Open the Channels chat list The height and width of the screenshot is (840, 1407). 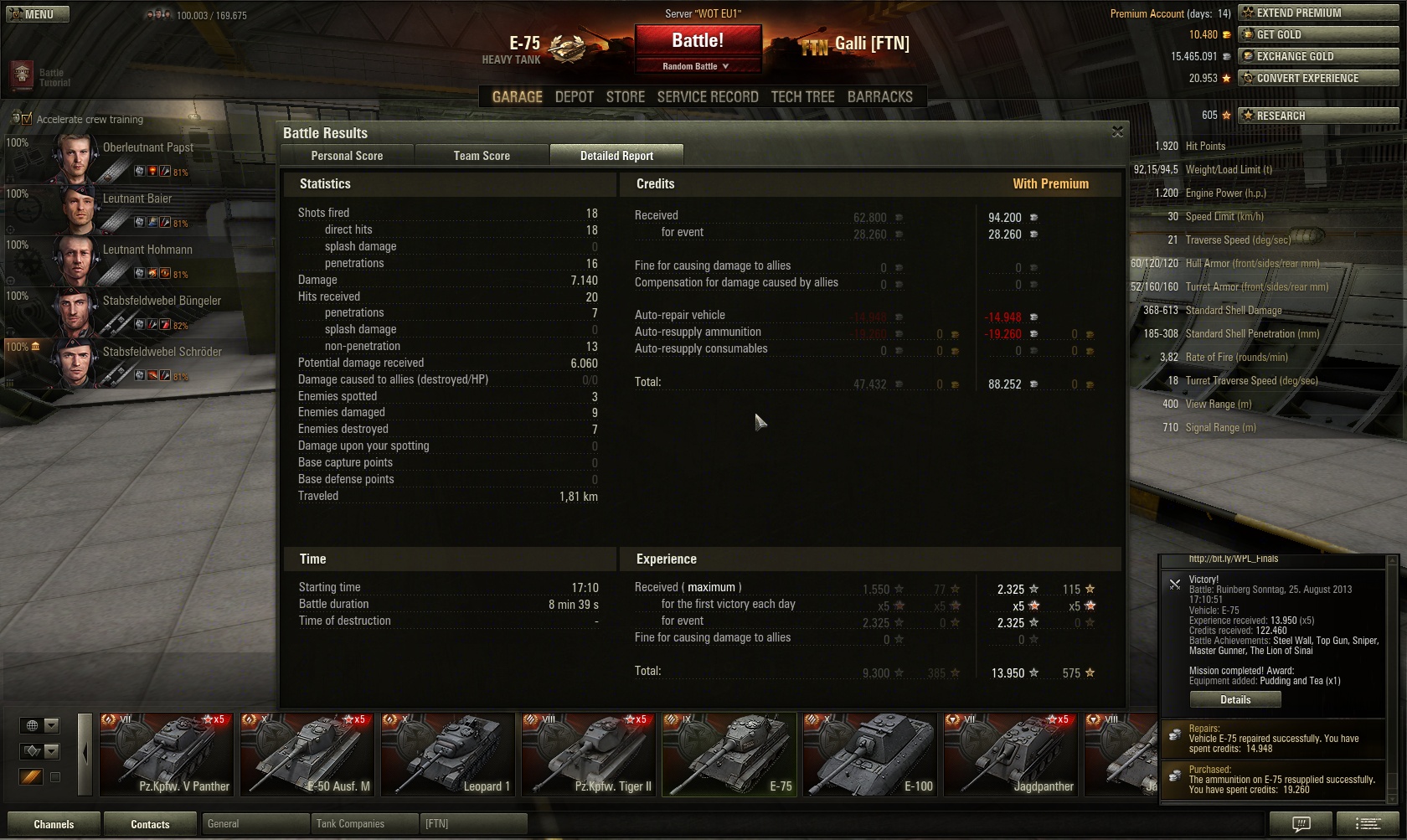coord(54,824)
